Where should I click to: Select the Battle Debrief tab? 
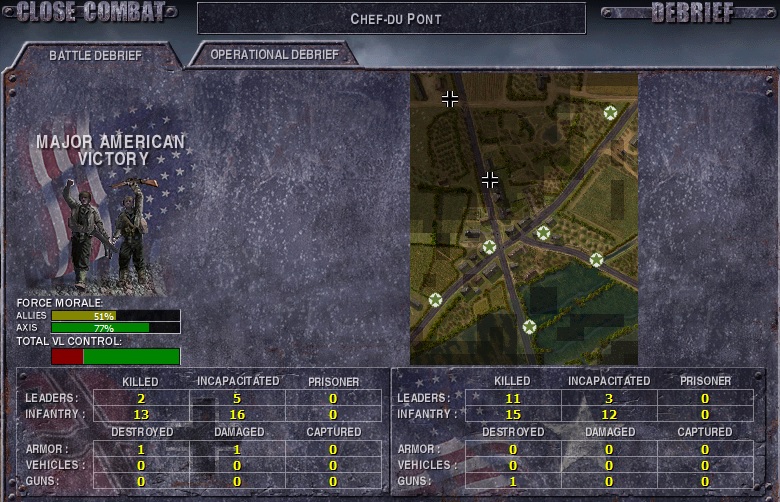pos(95,55)
